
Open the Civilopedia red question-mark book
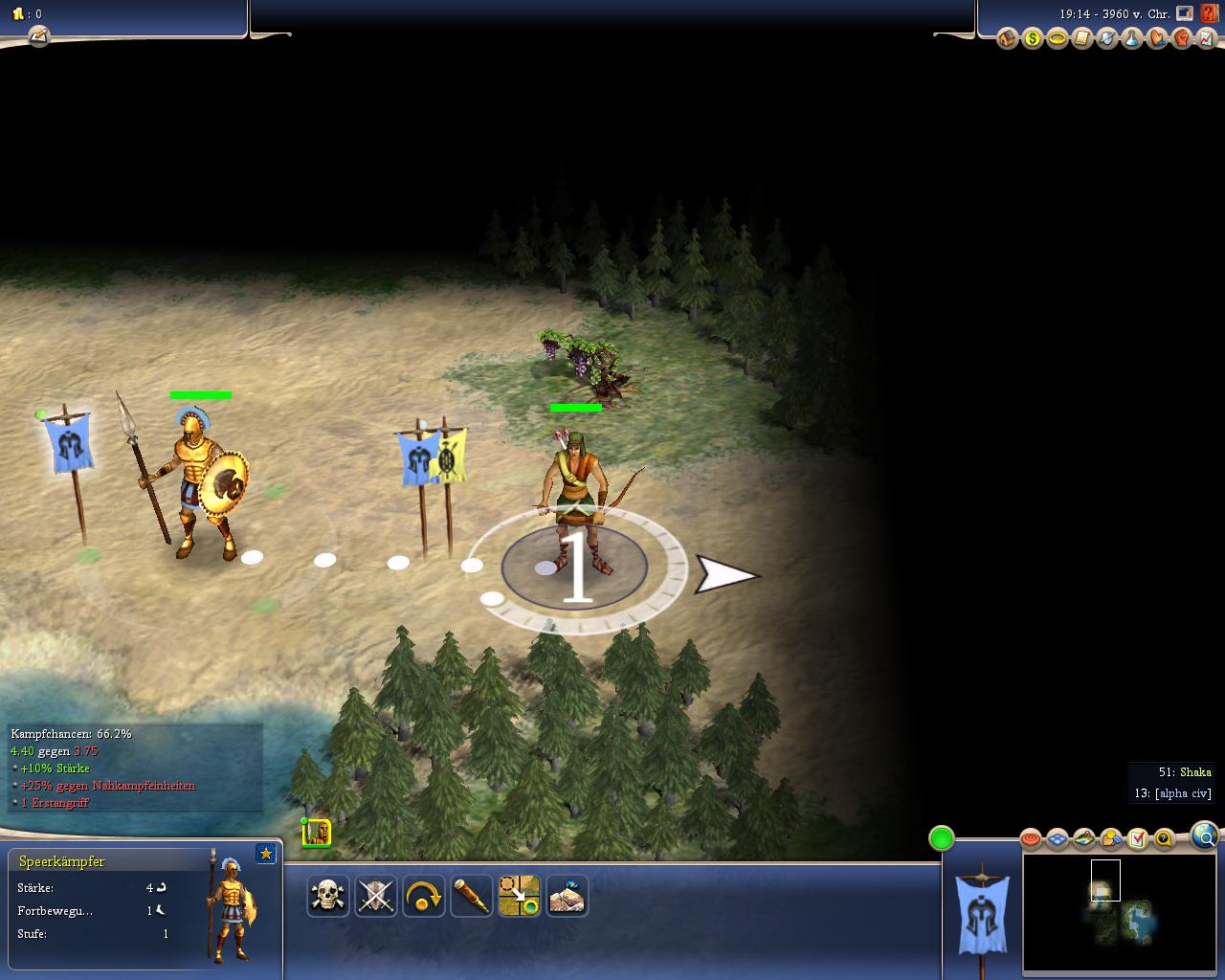click(x=1210, y=13)
